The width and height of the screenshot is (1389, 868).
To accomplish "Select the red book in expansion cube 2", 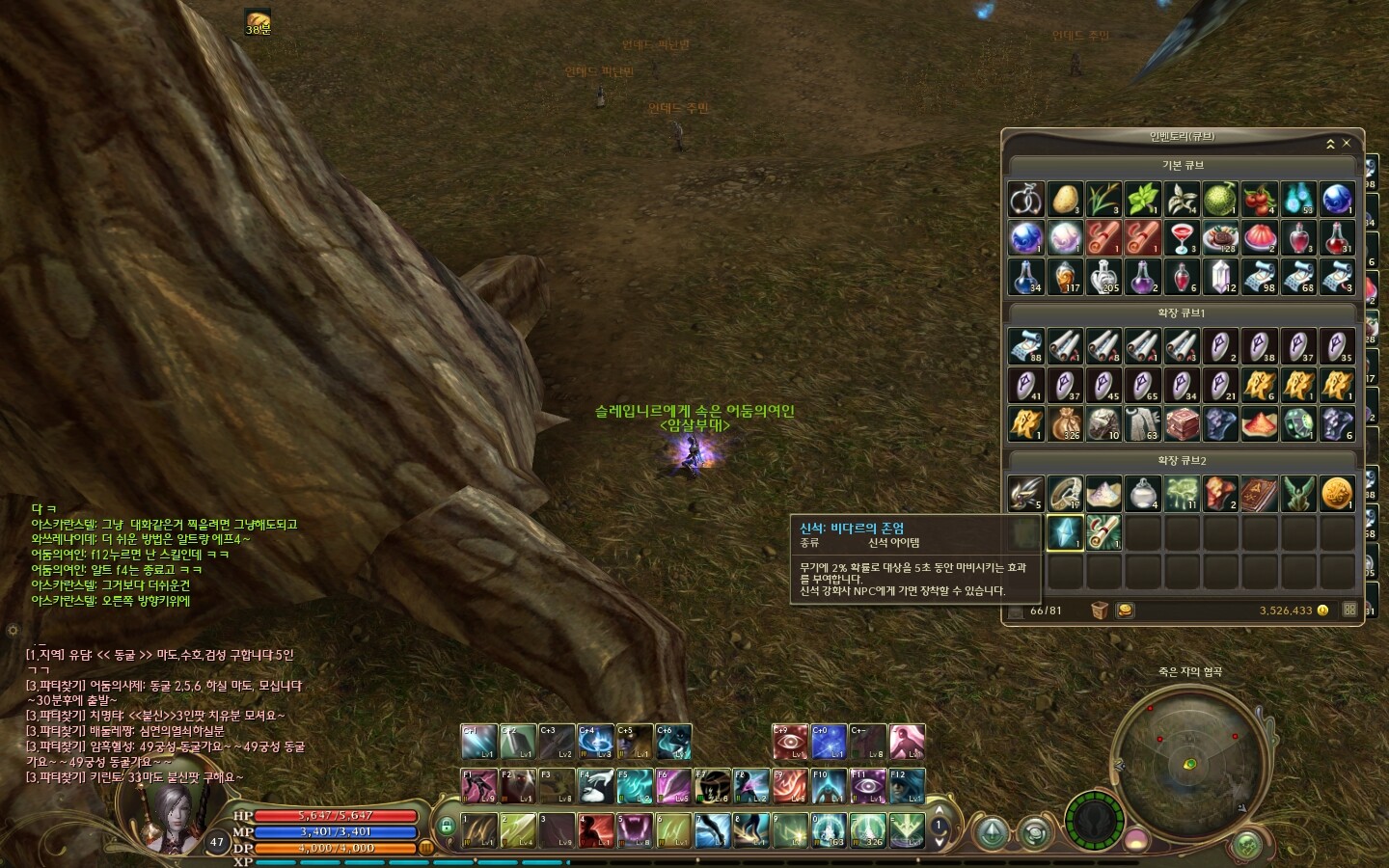I will click(1259, 493).
